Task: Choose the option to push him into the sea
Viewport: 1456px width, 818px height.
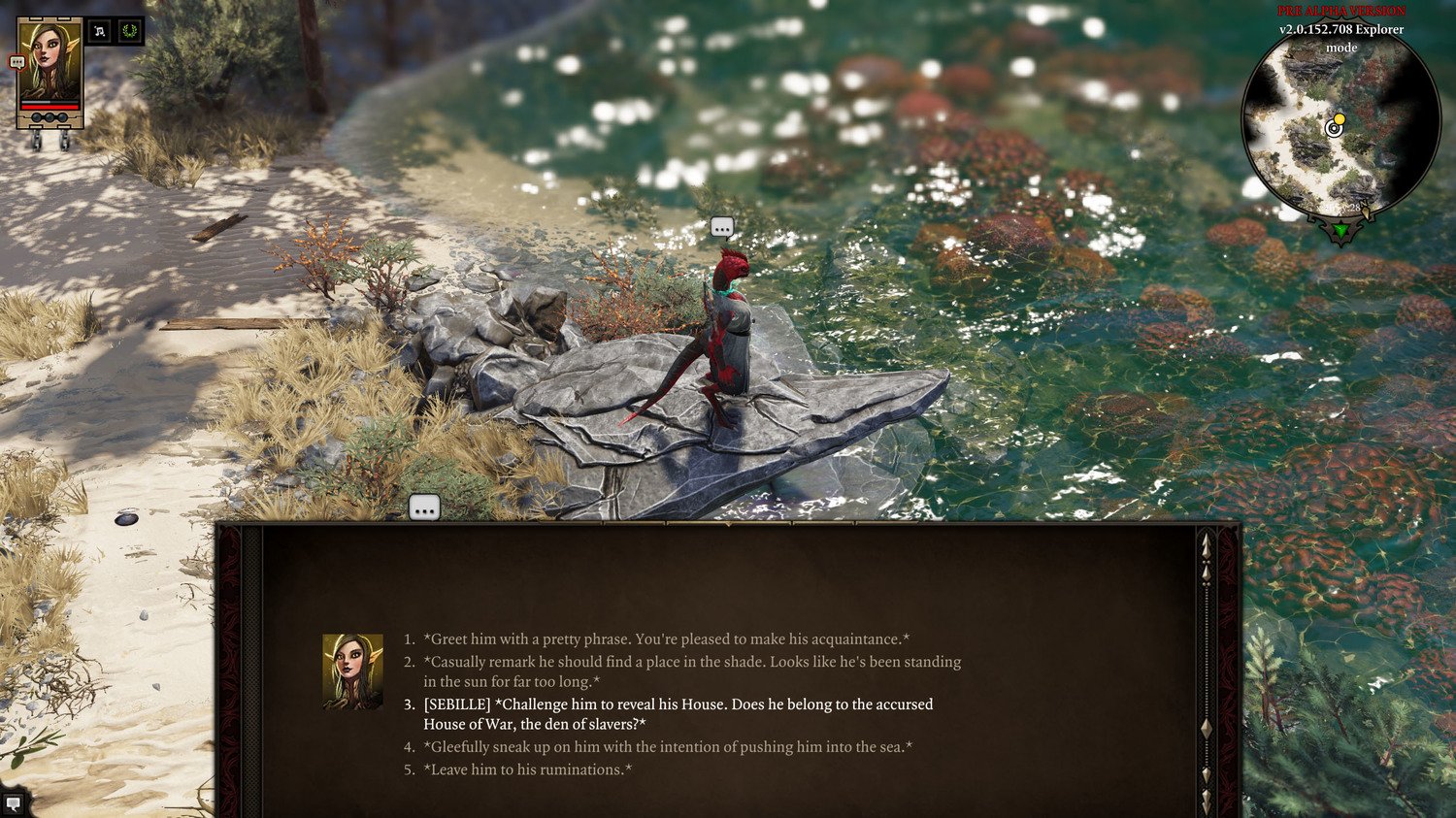Action: coord(666,747)
